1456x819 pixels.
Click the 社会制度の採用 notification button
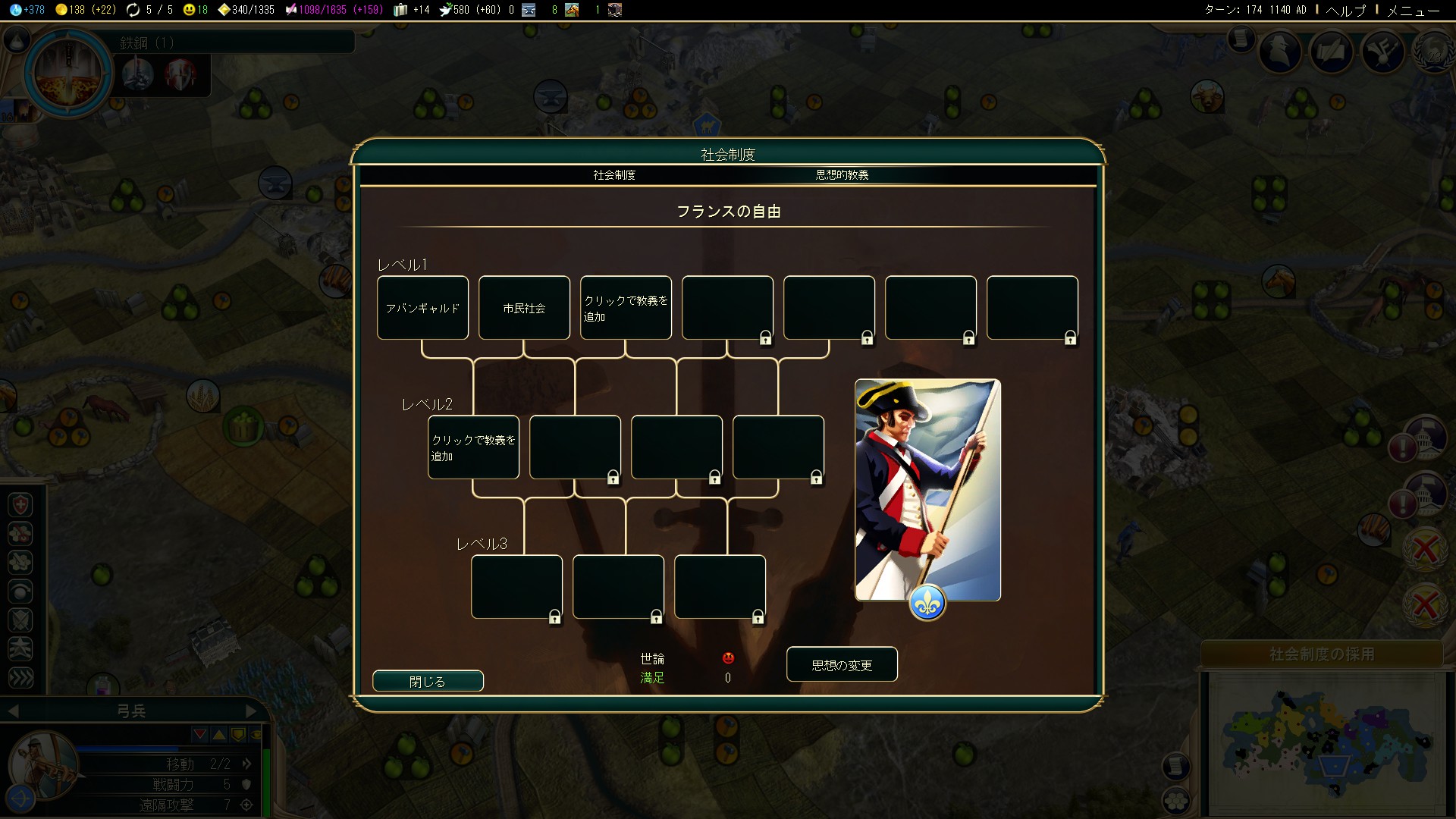point(1322,654)
